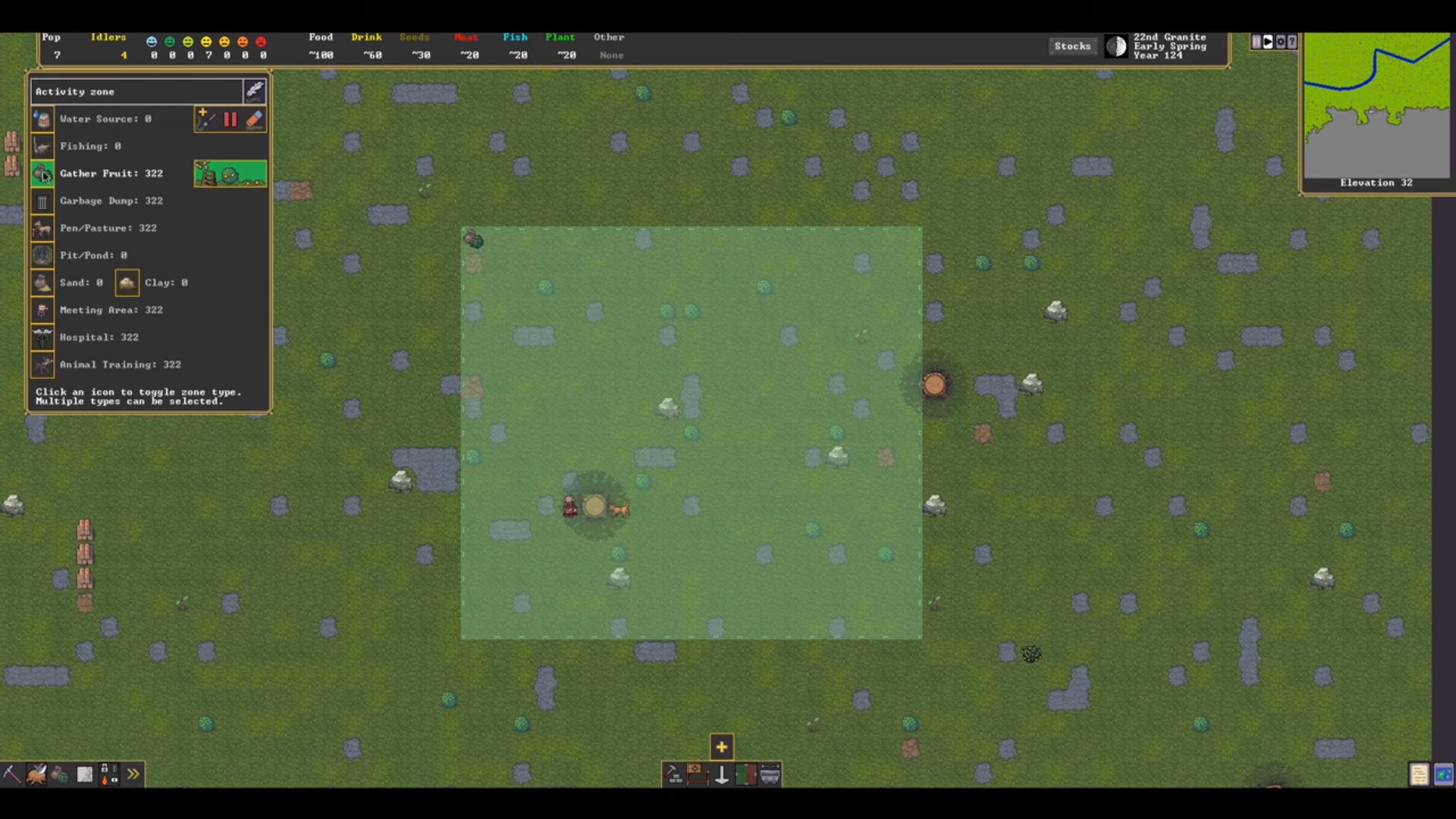Select the build structures hammer tool
This screenshot has width=1456, height=819.
coord(673,775)
